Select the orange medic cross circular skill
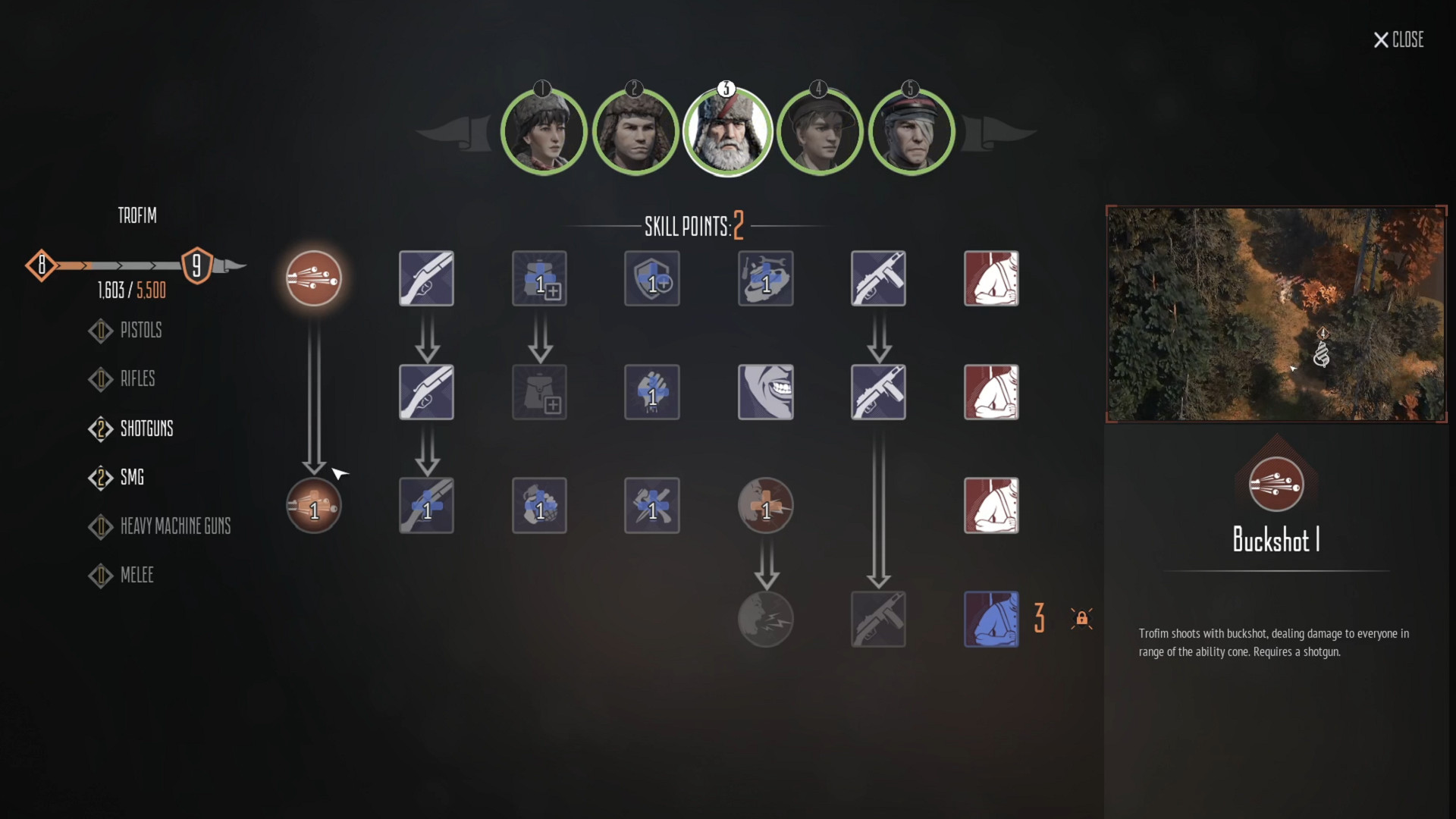The width and height of the screenshot is (1456, 819). pyautogui.click(x=765, y=505)
